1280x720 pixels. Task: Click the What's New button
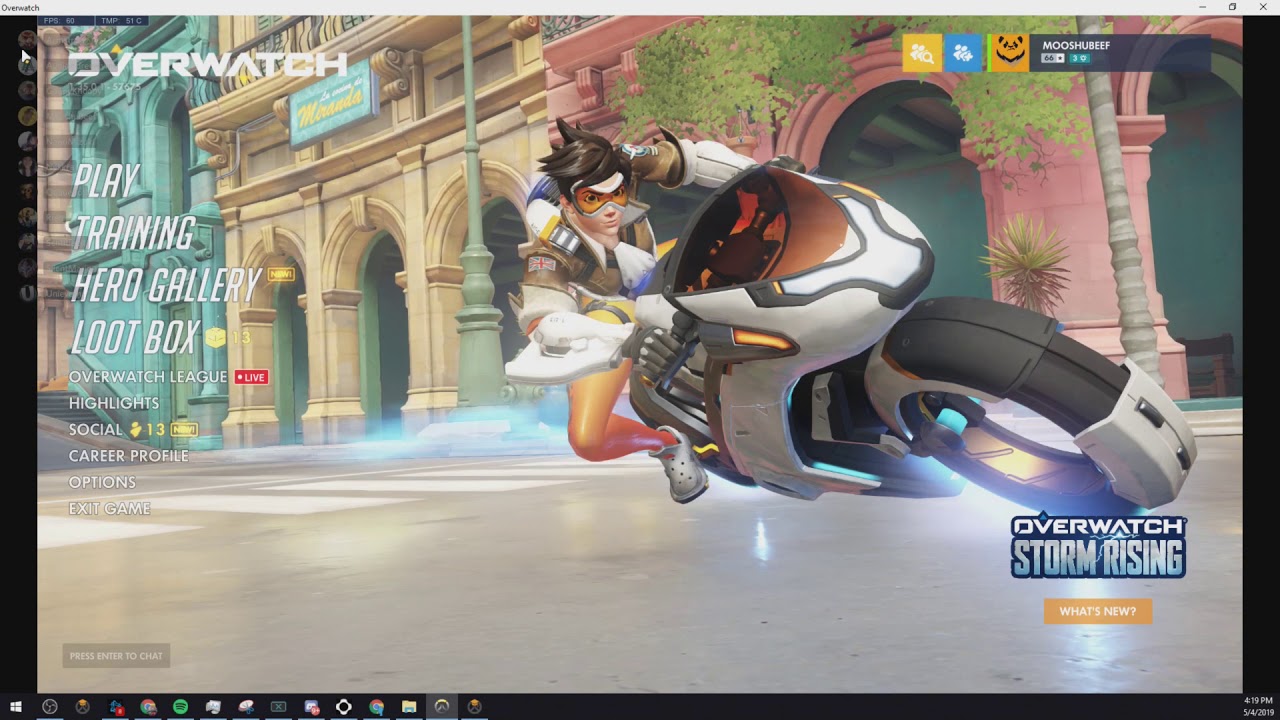tap(1097, 611)
